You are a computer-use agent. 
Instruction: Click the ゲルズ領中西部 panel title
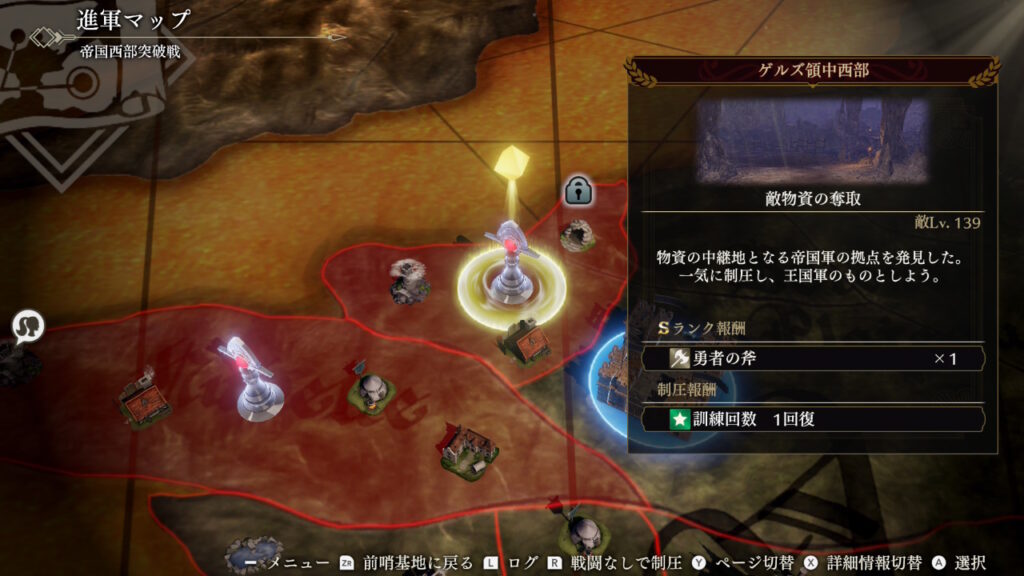click(811, 72)
